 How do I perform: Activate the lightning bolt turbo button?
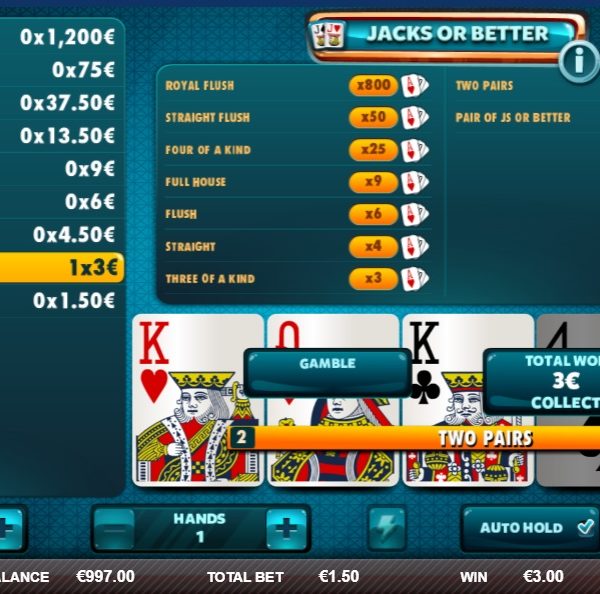(385, 527)
